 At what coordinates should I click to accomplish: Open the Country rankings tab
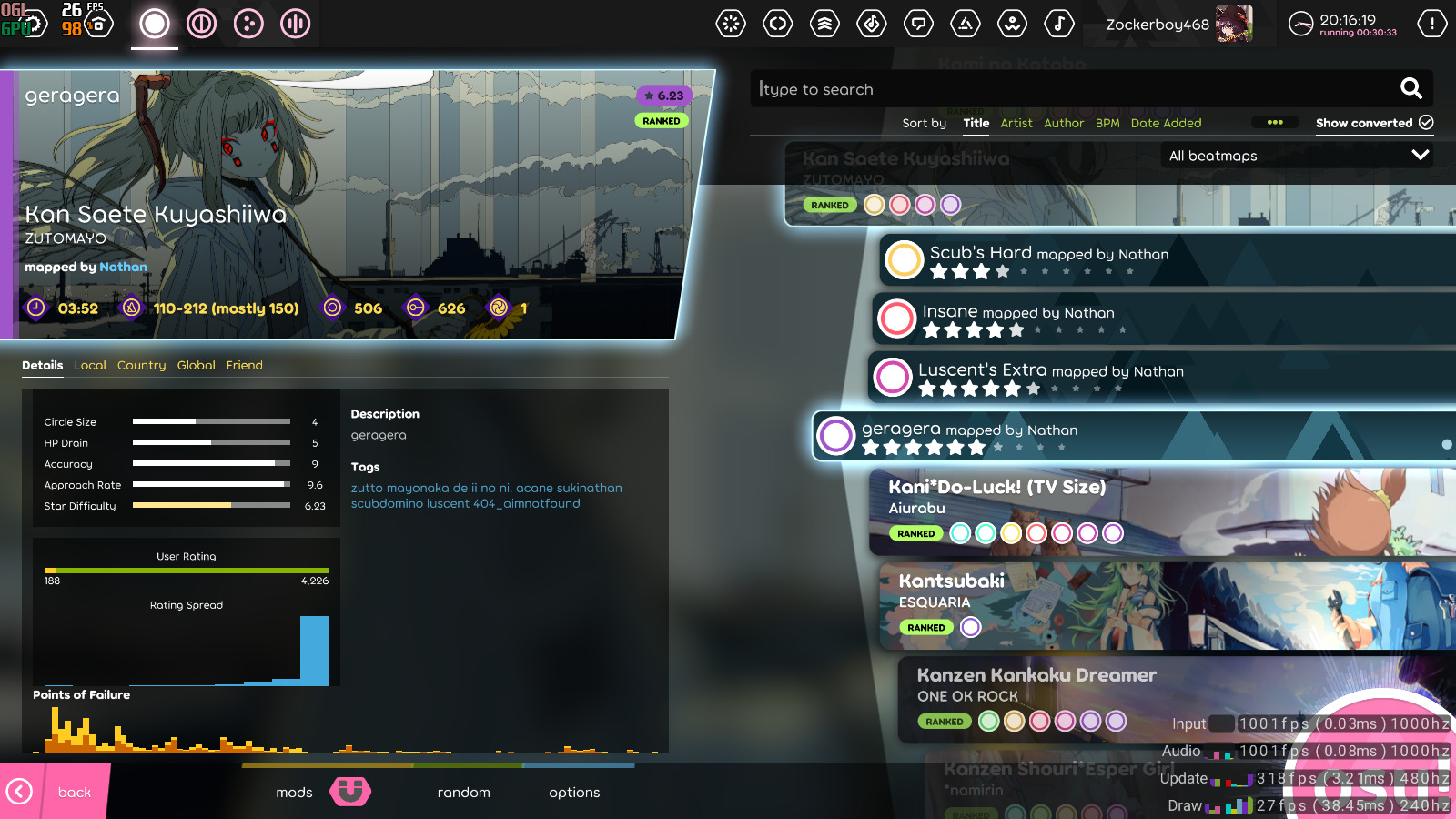point(141,365)
